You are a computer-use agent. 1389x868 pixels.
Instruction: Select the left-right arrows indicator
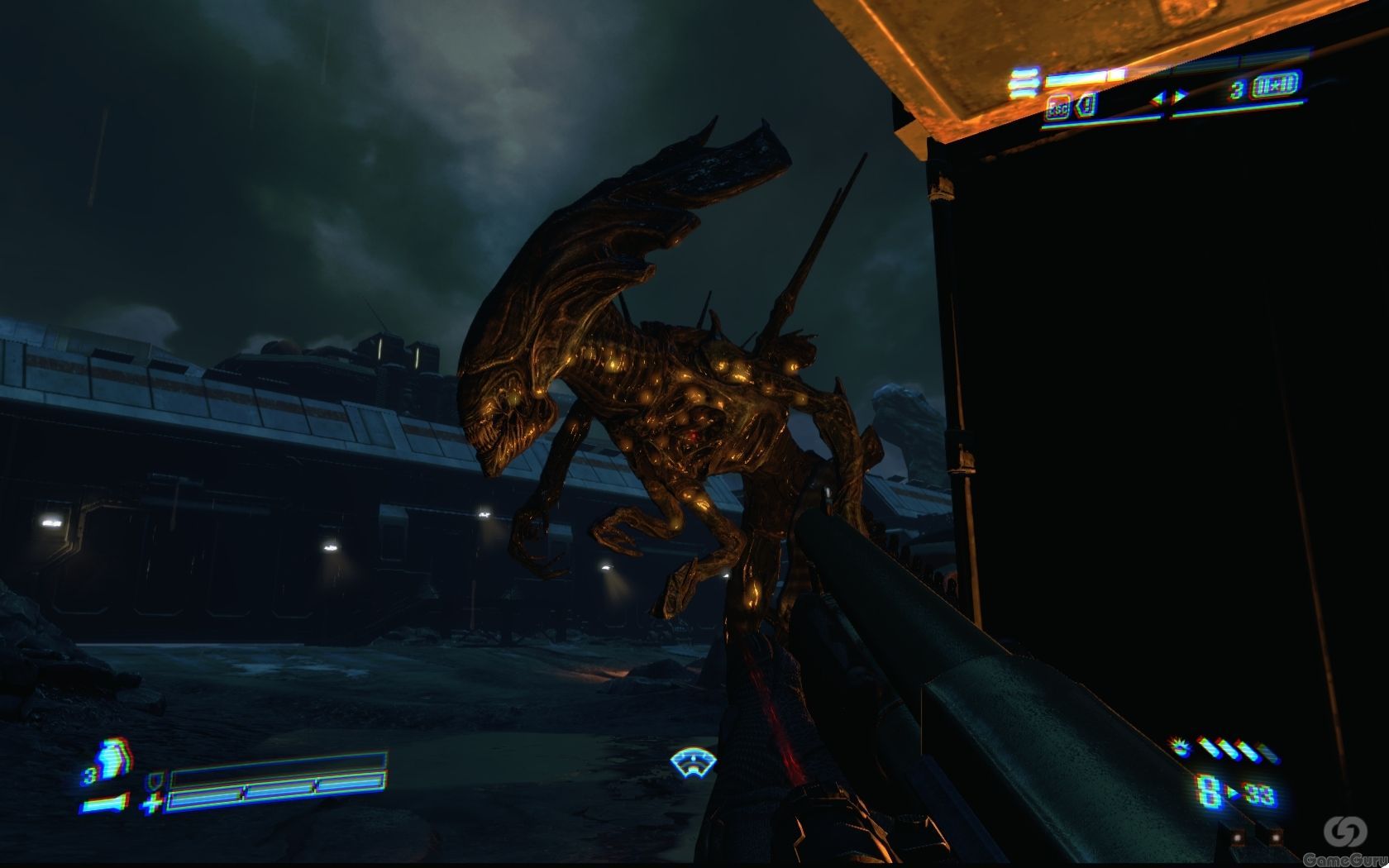click(1170, 97)
